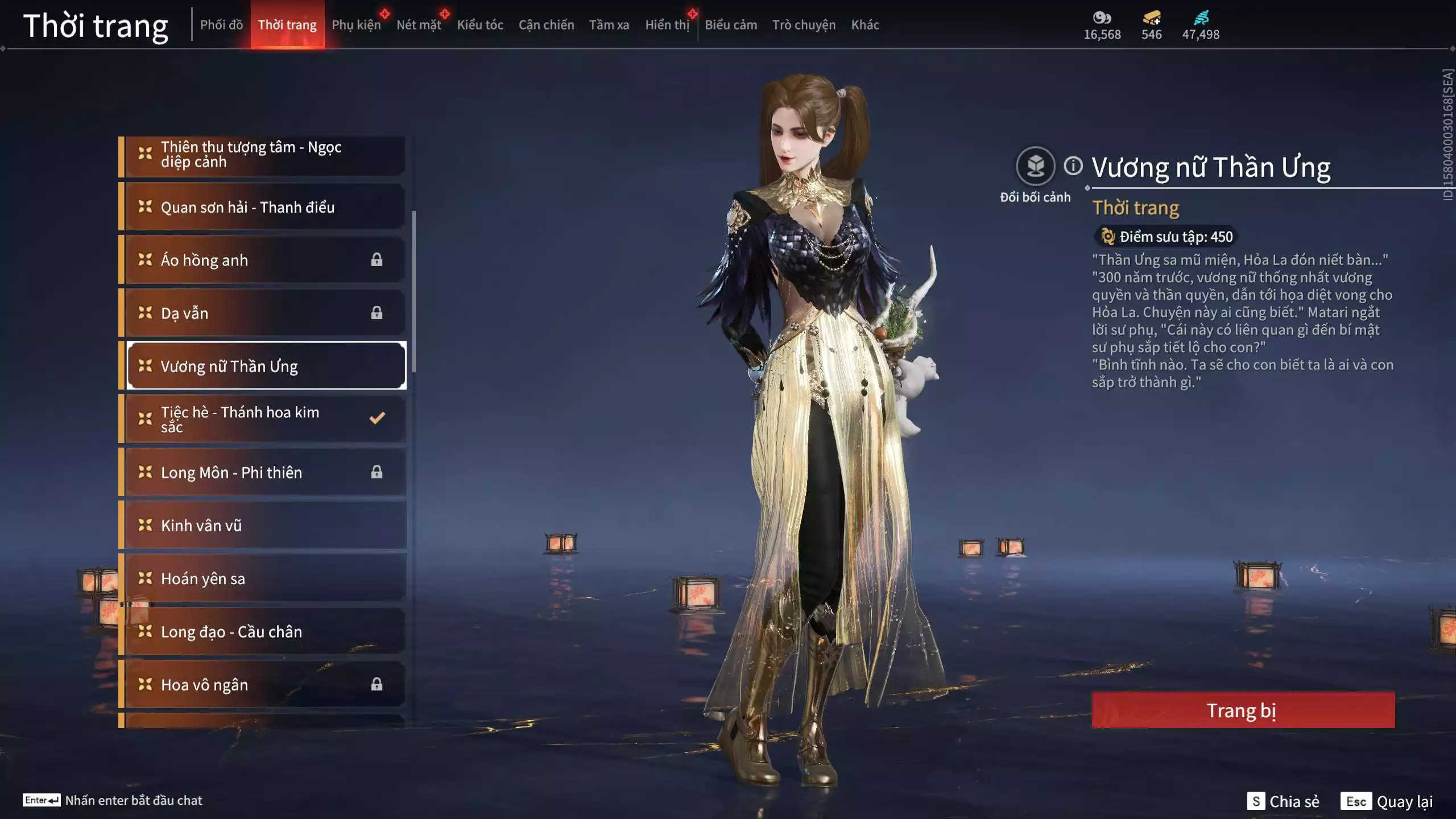The width and height of the screenshot is (1456, 819).
Task: Click the blue conch currency icon showing 47,498
Action: [1200, 18]
